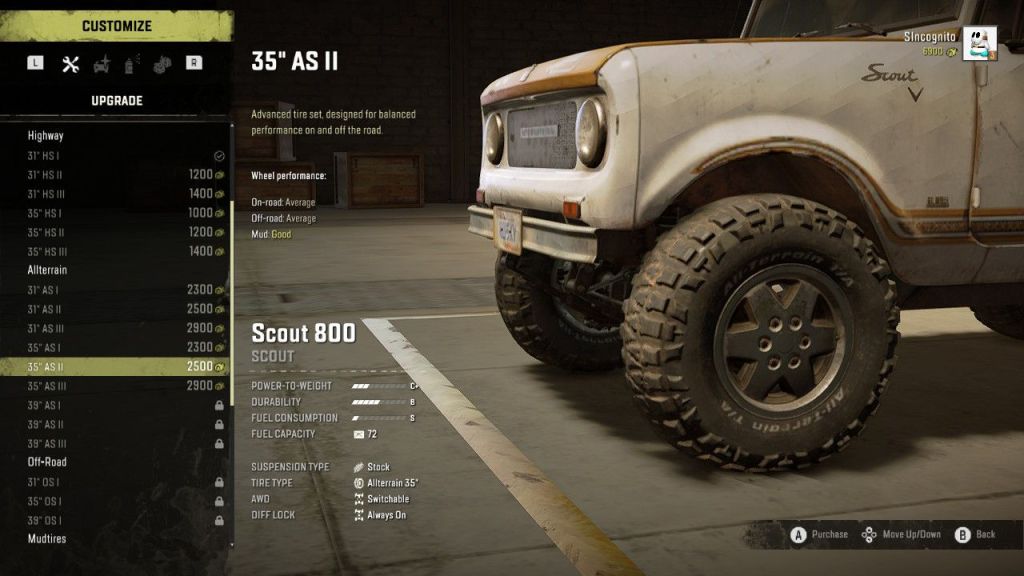Open the spray paint tab

tap(130, 64)
